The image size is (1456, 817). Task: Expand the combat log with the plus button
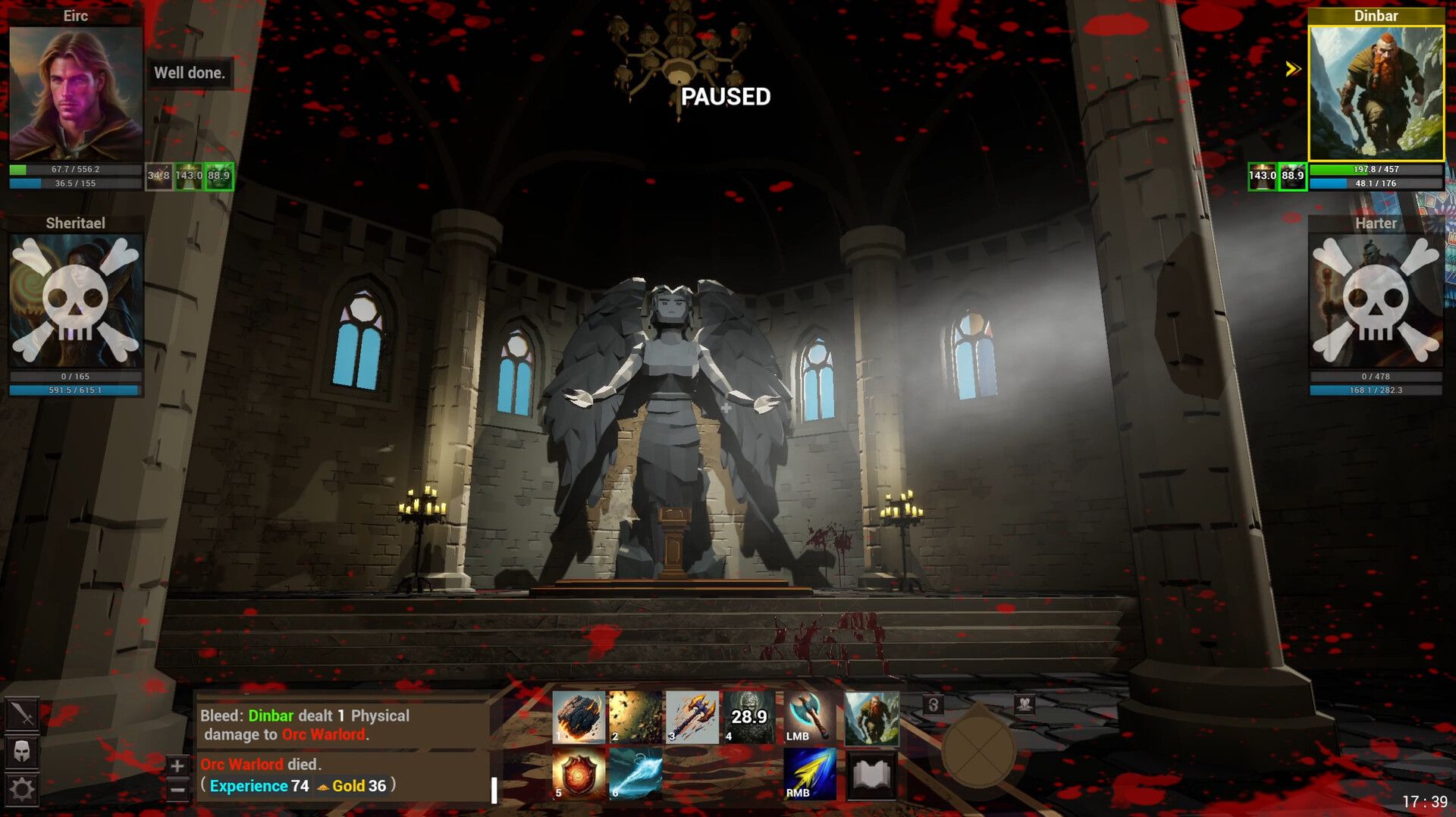(177, 765)
